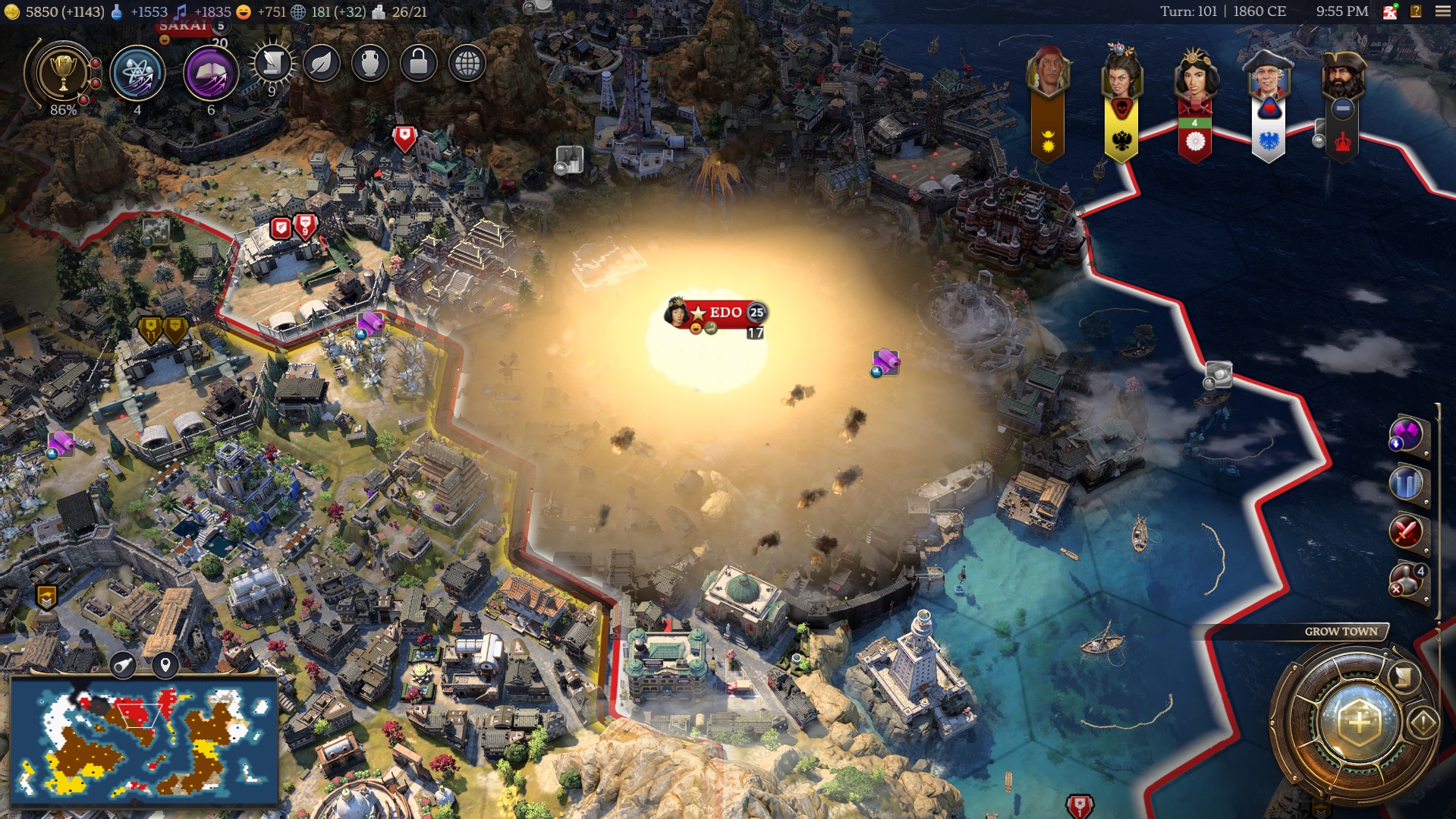
Task: Open the unlocks padlock icon
Action: (418, 64)
